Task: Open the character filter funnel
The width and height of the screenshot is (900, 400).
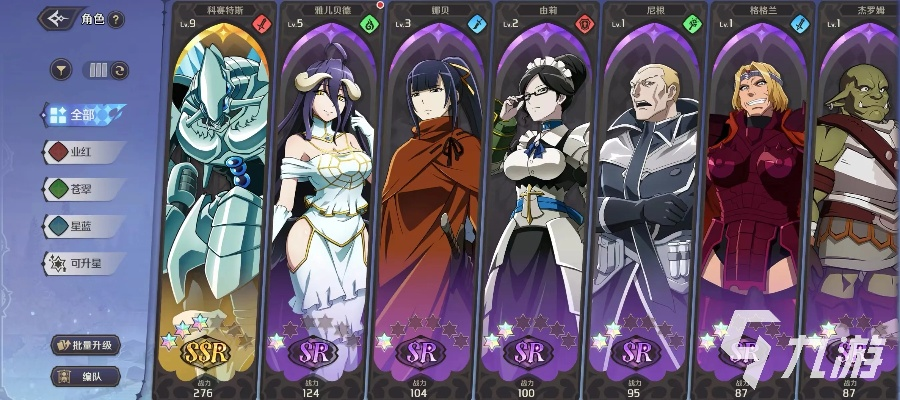Action: click(x=62, y=70)
